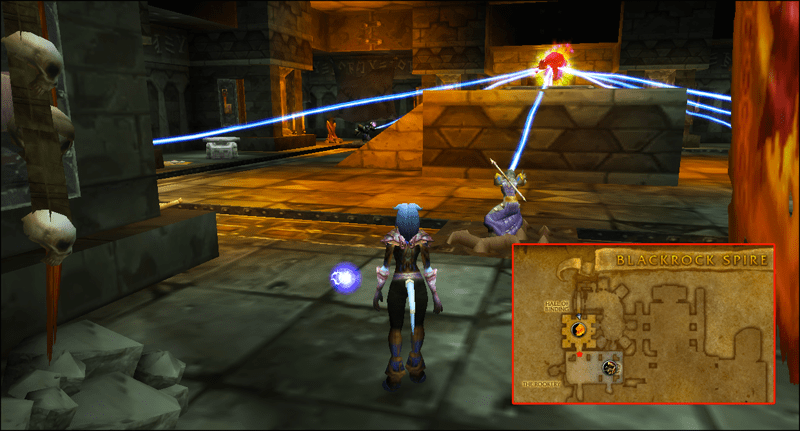Screen dimensions: 800x431
Task: Select the red dot marker on the map
Action: click(x=579, y=354)
